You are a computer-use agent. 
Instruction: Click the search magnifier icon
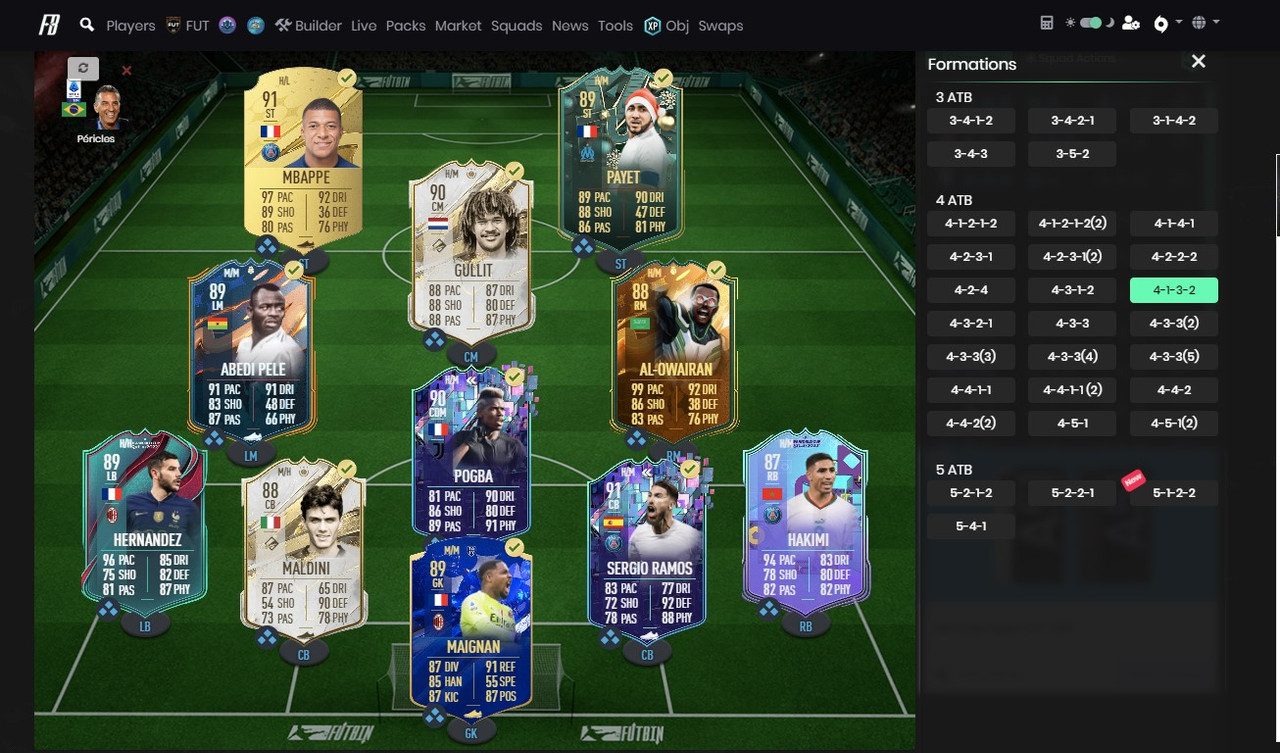pos(87,25)
